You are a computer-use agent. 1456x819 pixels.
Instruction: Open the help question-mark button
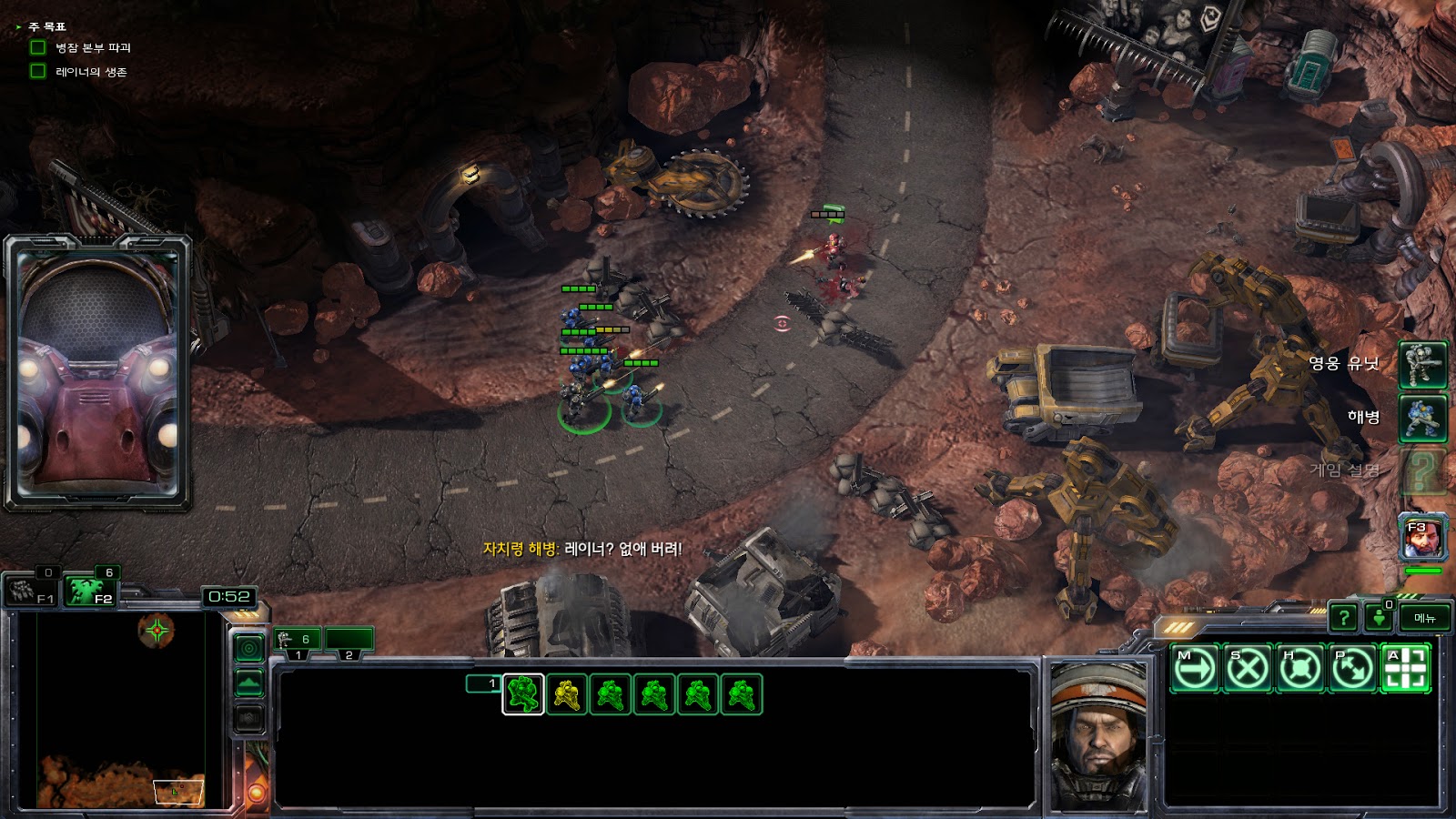tap(1343, 618)
